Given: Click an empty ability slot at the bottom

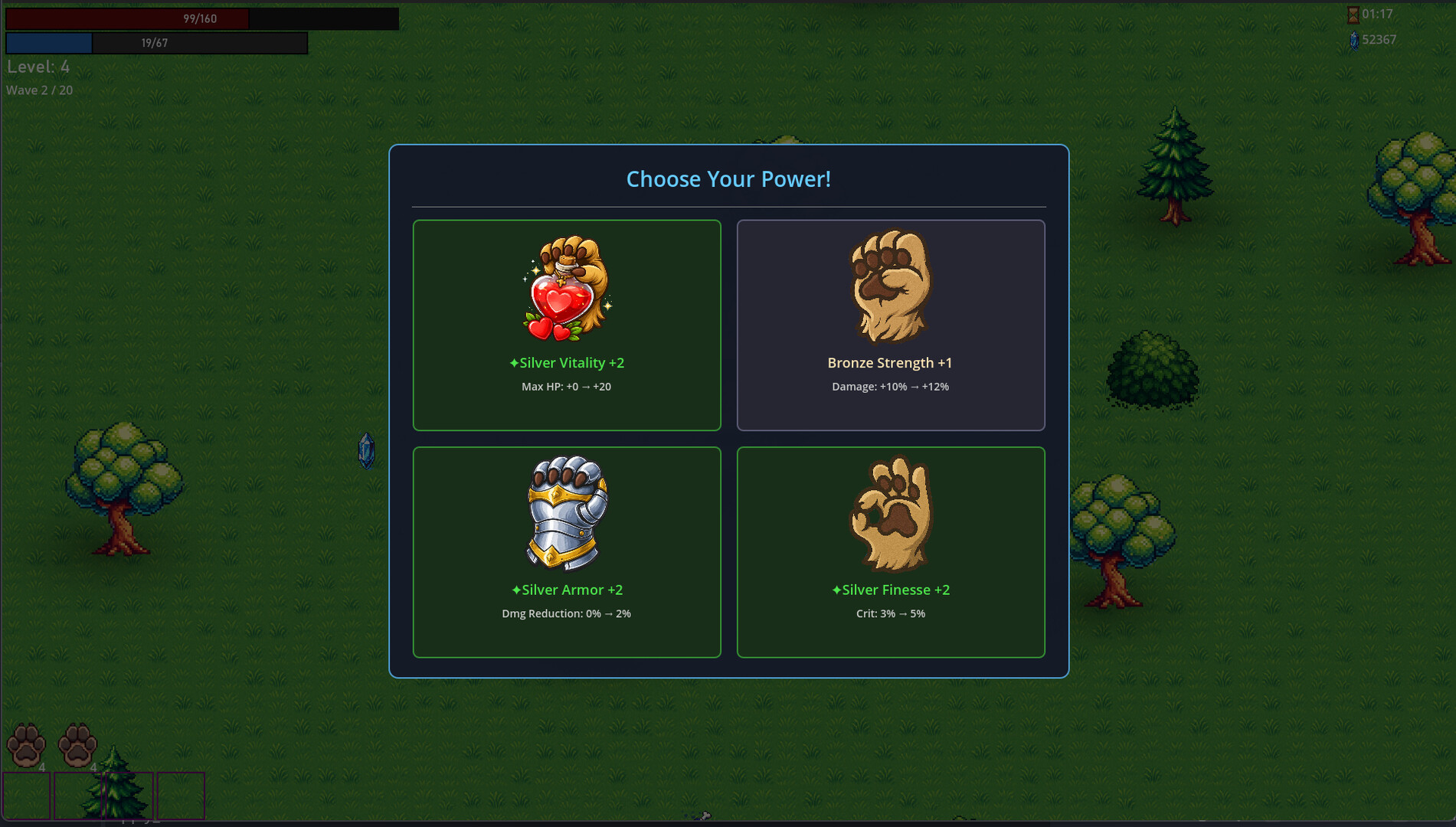Looking at the screenshot, I should tap(181, 796).
